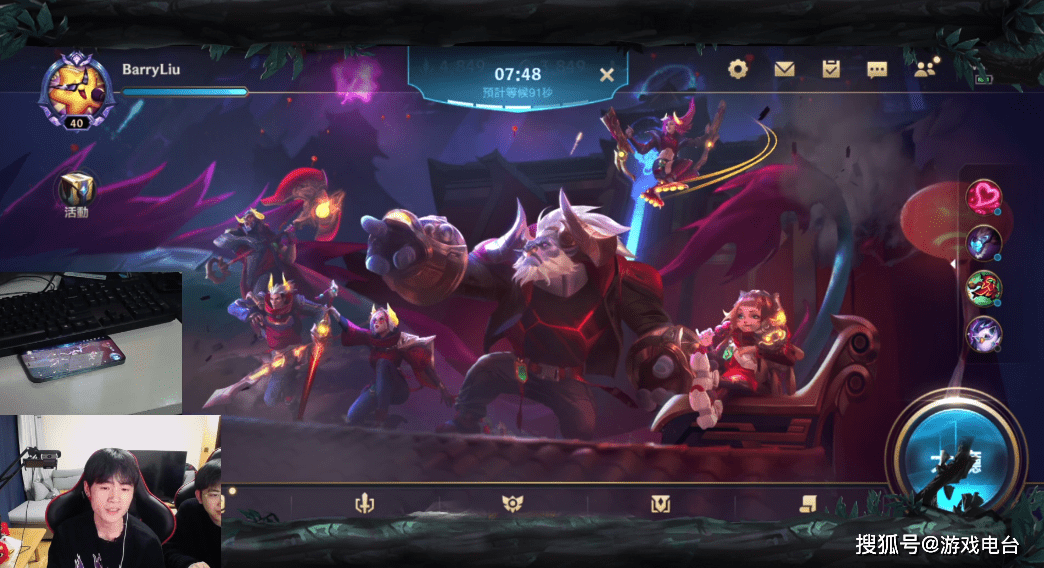Viewport: 1044px width, 568px height.
Task: Open the 活動 events chest
Action: (77, 189)
